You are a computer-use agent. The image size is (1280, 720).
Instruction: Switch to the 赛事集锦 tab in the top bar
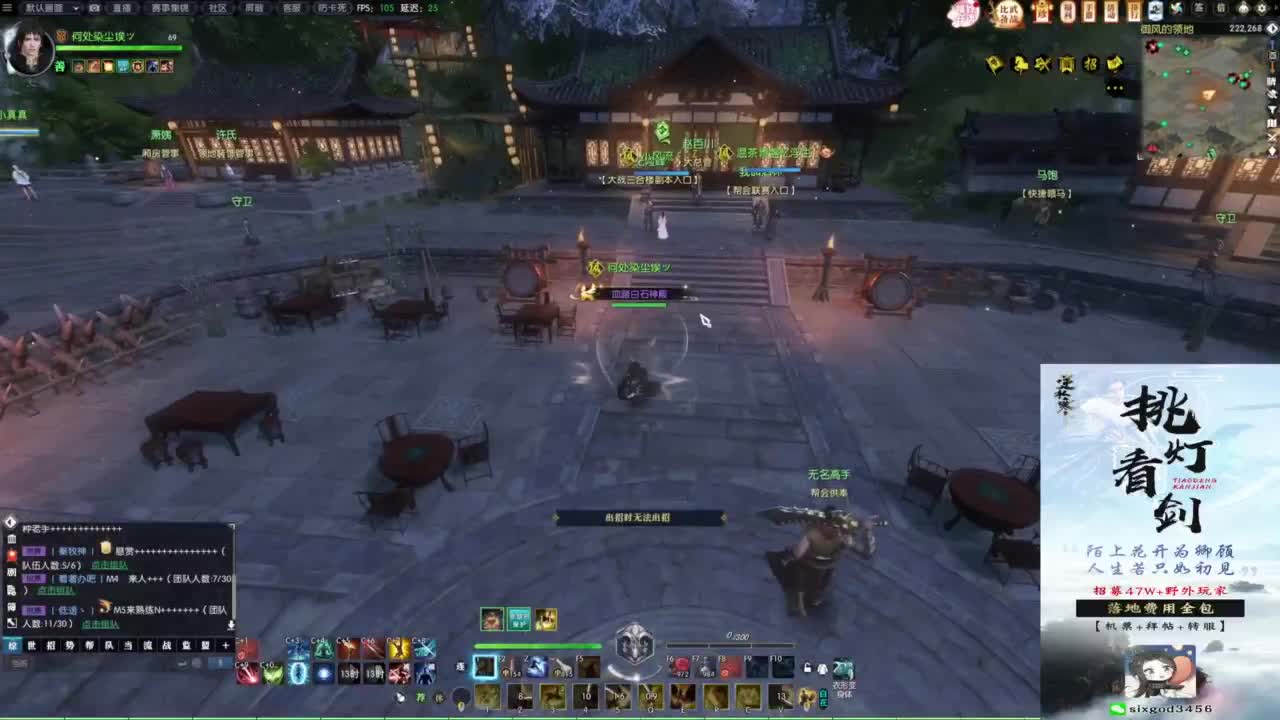pos(170,7)
